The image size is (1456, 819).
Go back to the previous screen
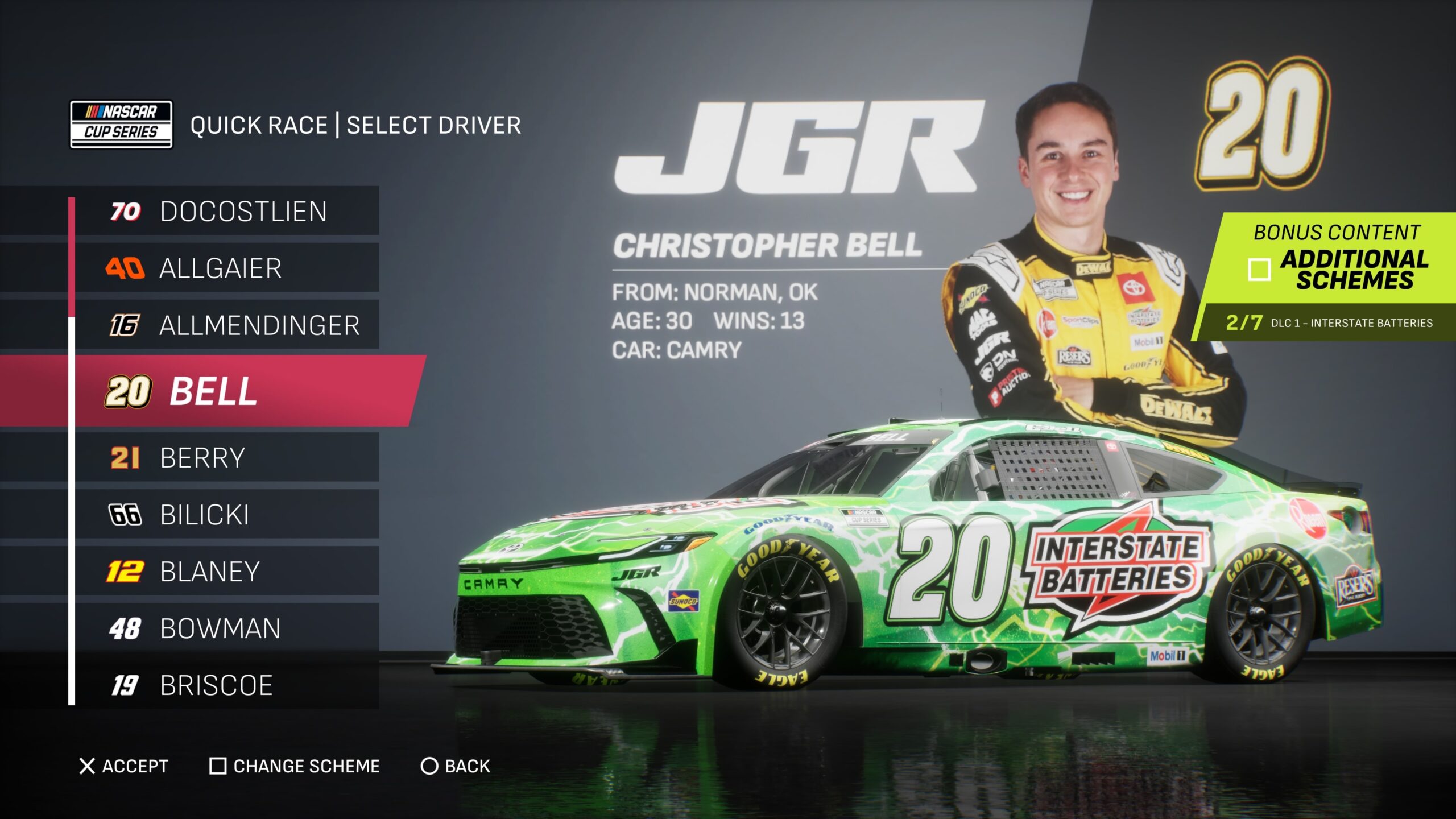[x=455, y=766]
